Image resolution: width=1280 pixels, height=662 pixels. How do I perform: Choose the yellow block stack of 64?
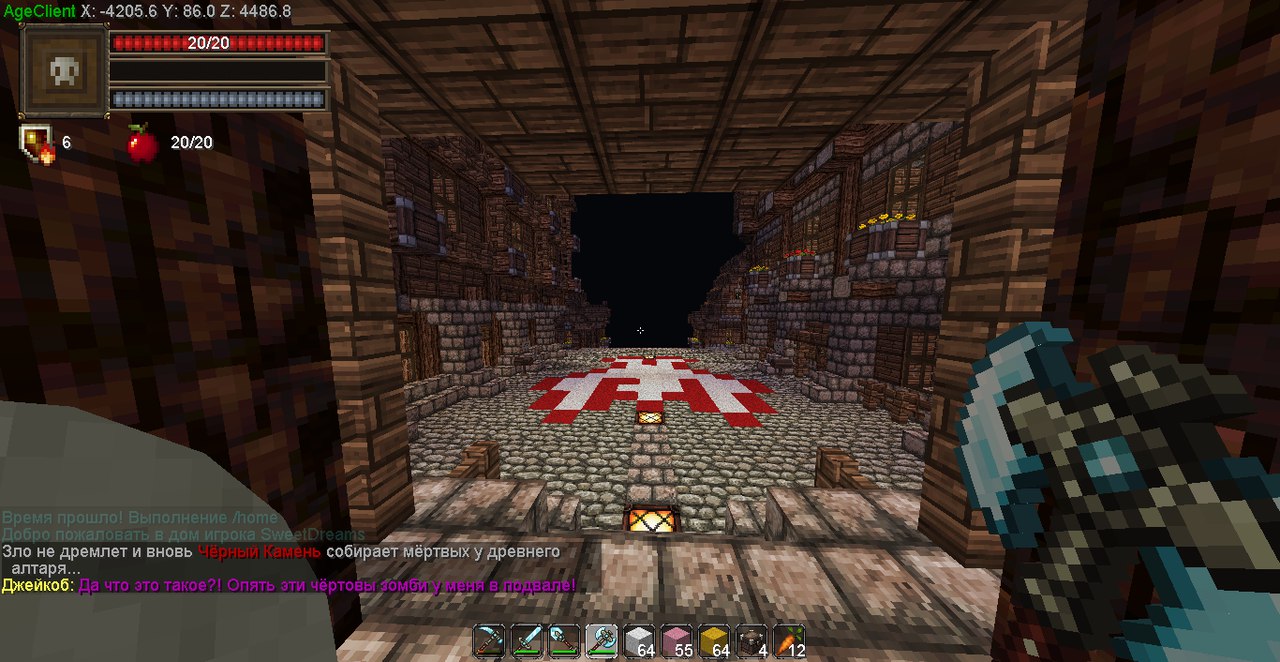713,640
